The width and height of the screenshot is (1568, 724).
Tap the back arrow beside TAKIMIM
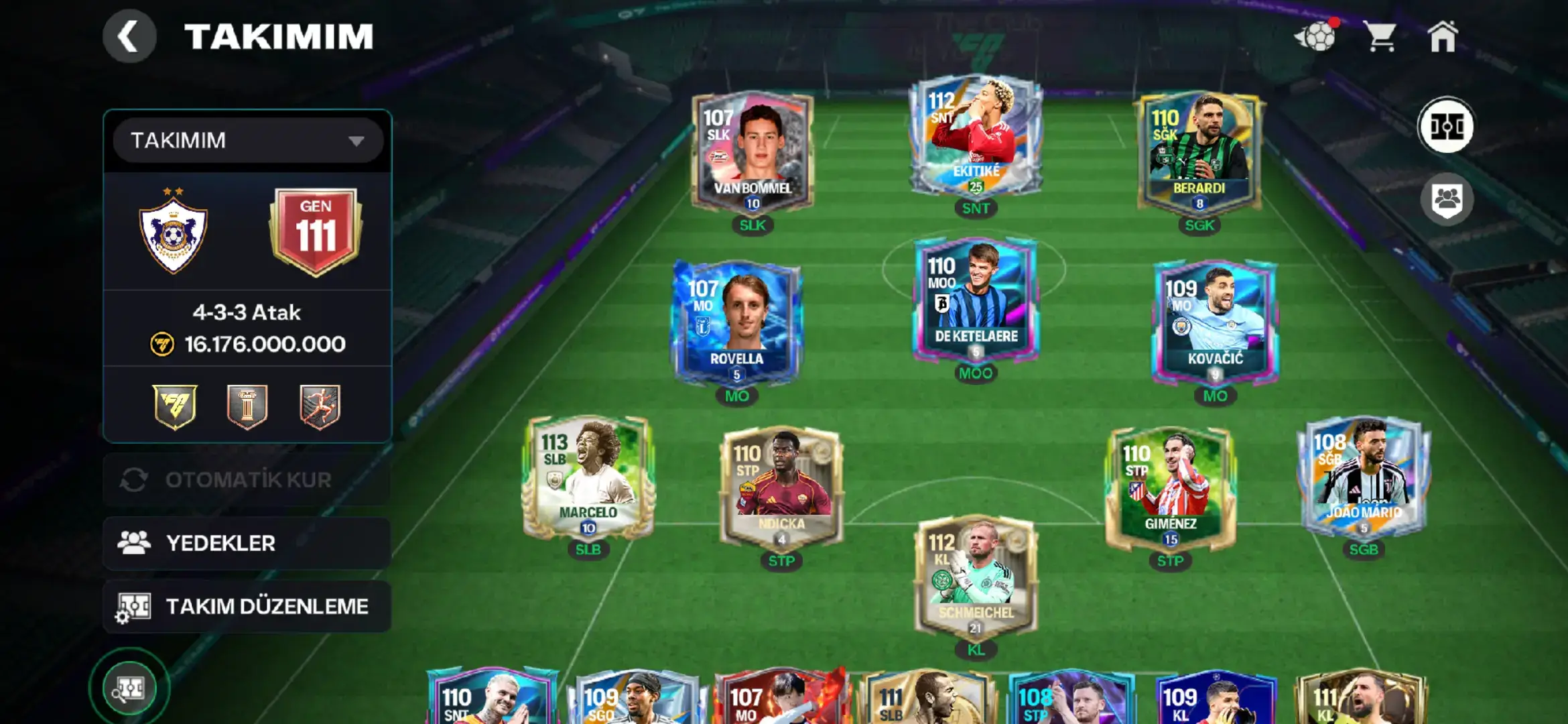(129, 36)
